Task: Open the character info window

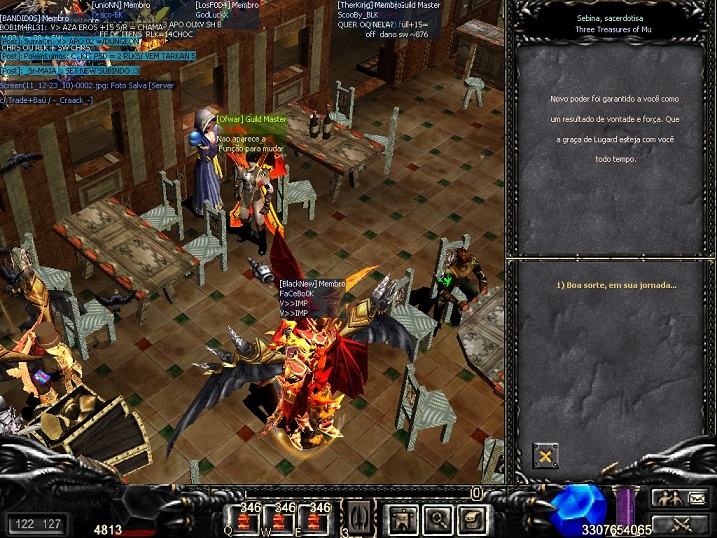Action: (x=404, y=518)
